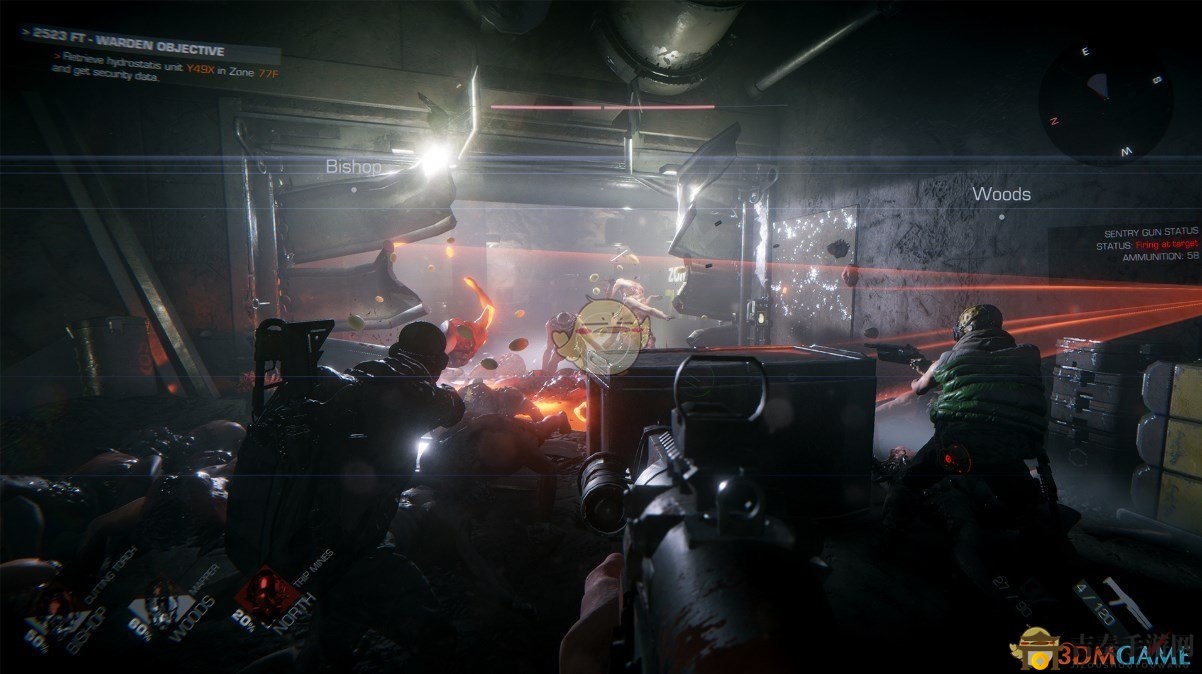The image size is (1202, 674).
Task: Select Woods' teammate portrait with Mapper
Action: click(163, 606)
